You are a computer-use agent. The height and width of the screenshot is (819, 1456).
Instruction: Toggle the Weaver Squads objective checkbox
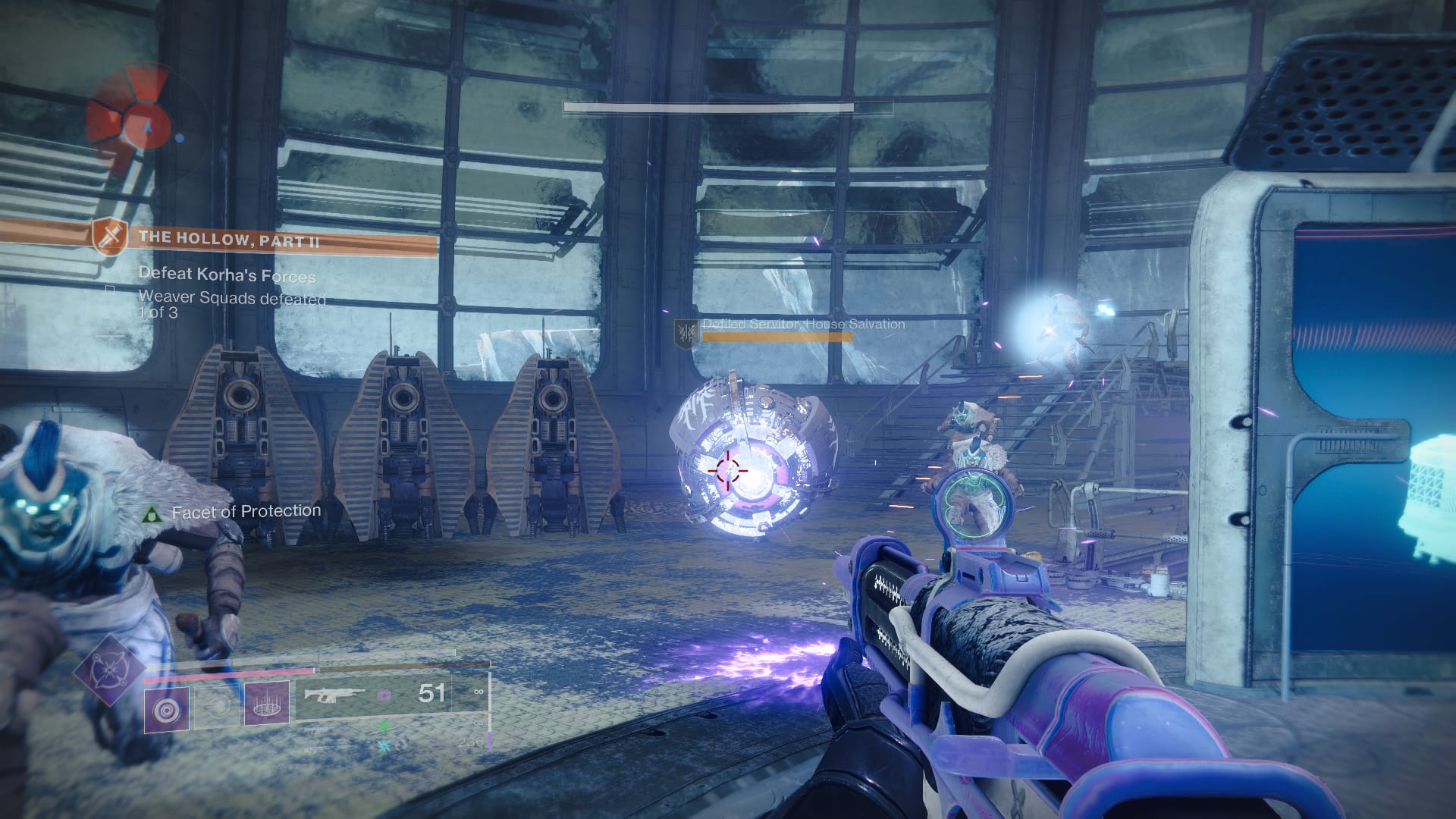point(110,290)
